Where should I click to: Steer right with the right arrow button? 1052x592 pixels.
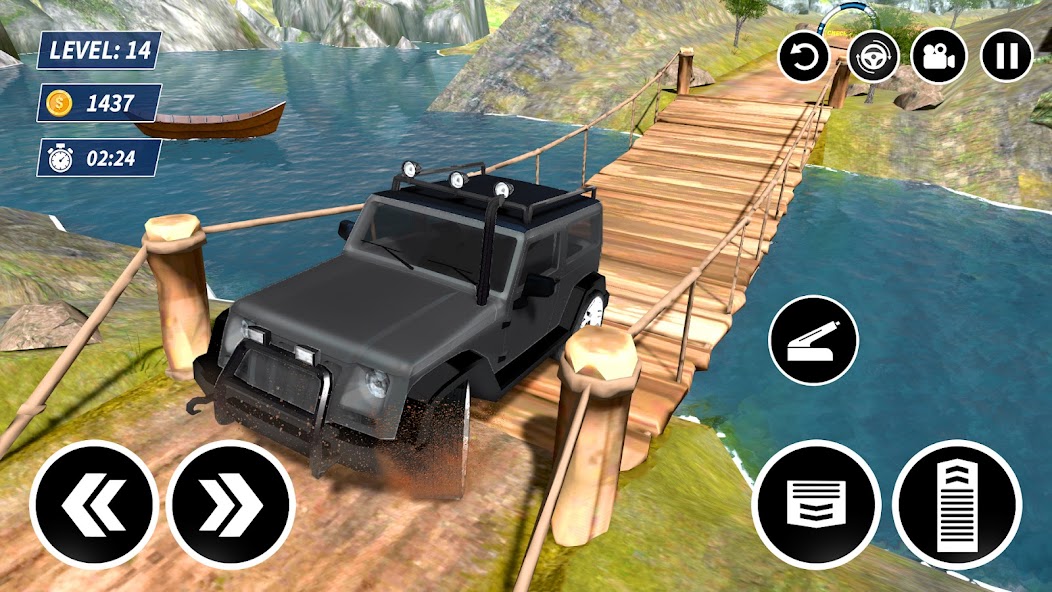pos(231,504)
